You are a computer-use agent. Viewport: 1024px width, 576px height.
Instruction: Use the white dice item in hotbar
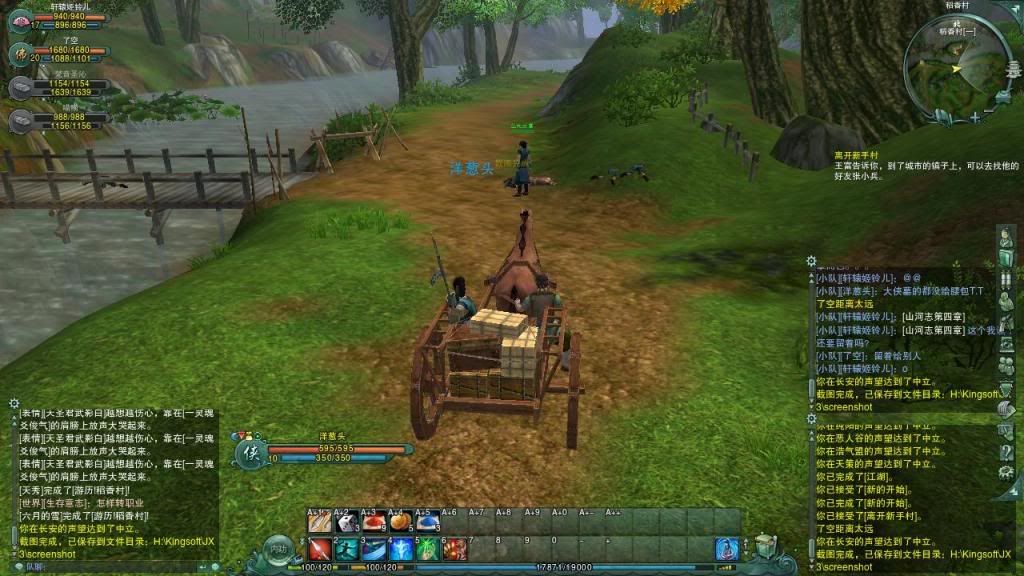pos(346,522)
